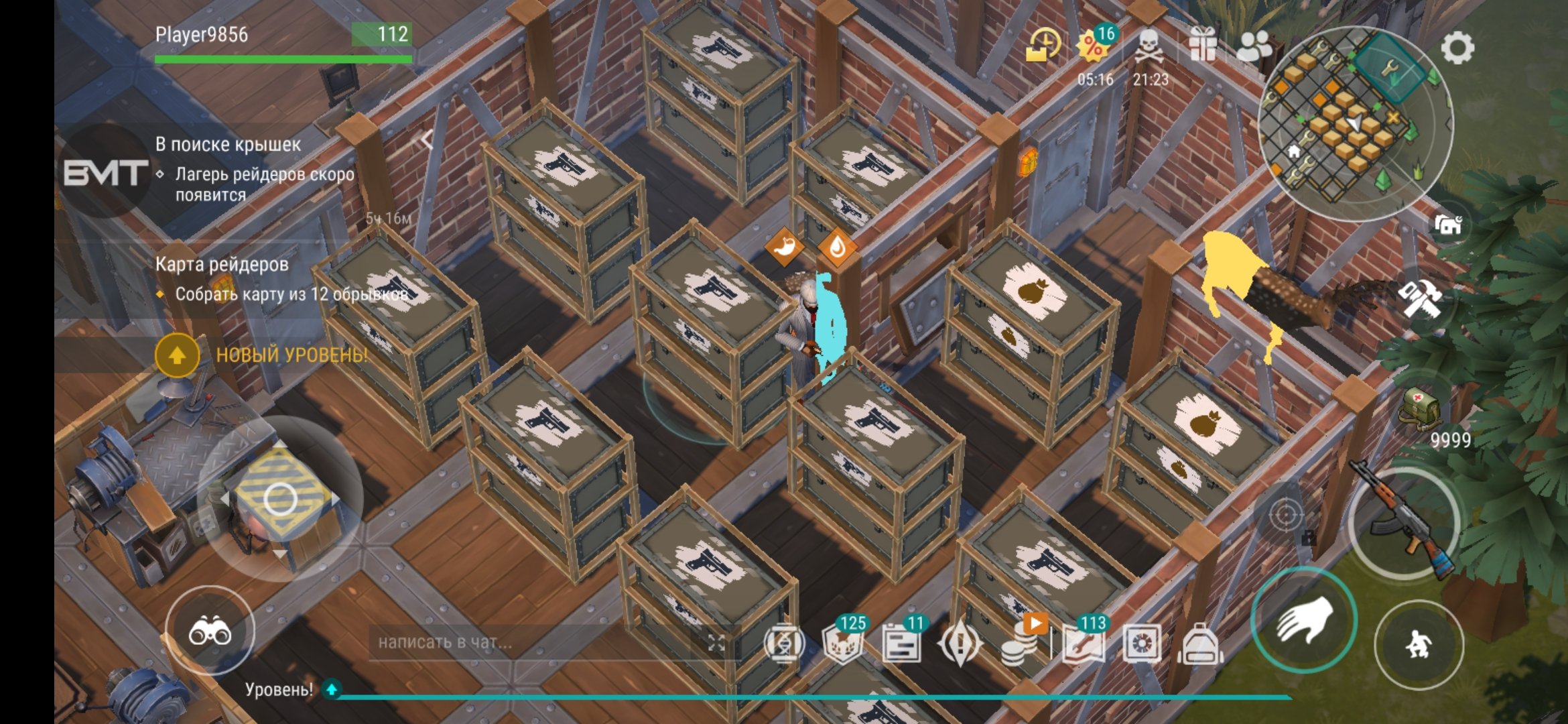Image resolution: width=1568 pixels, height=724 pixels.
Task: Open the wrench blueprint crafting menu
Action: 1084,645
